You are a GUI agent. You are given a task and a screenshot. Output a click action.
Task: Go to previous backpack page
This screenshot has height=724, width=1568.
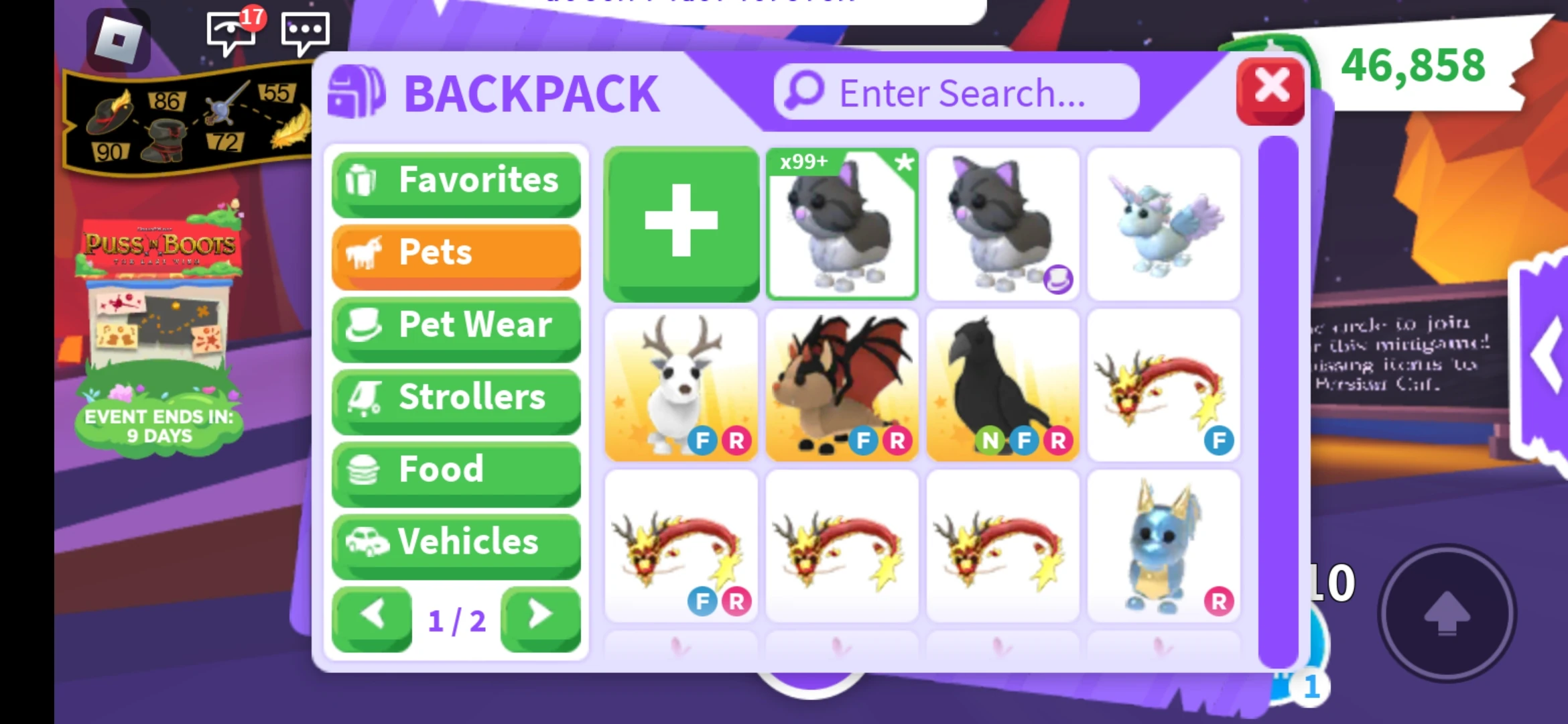pyautogui.click(x=373, y=619)
